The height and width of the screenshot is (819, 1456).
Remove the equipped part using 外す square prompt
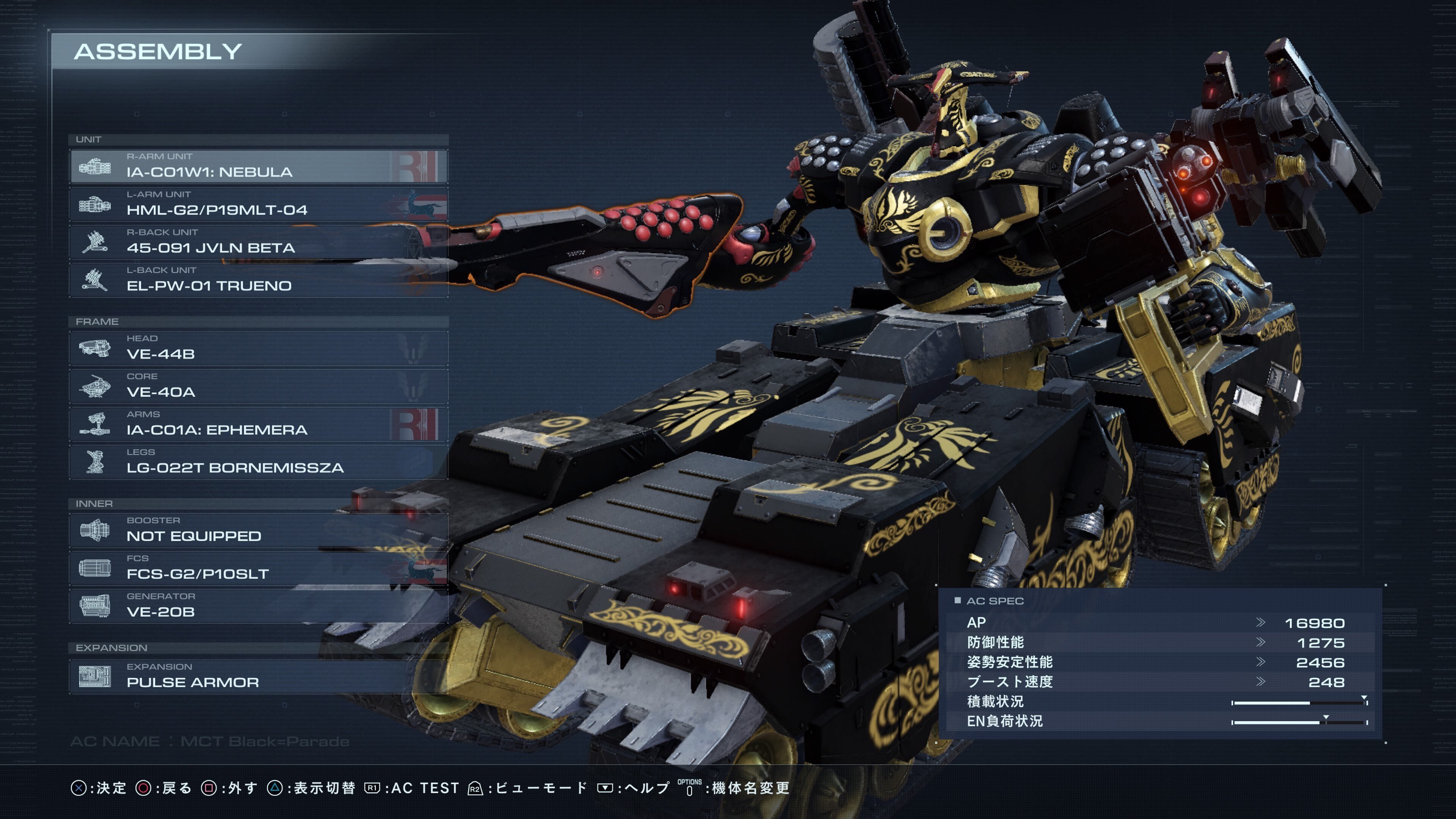226,788
